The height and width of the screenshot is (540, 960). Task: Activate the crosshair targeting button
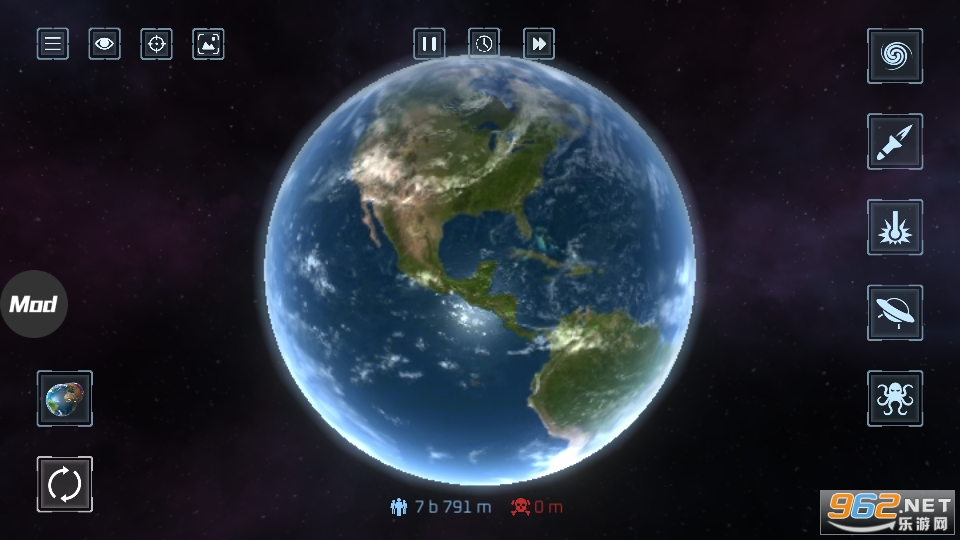click(156, 44)
